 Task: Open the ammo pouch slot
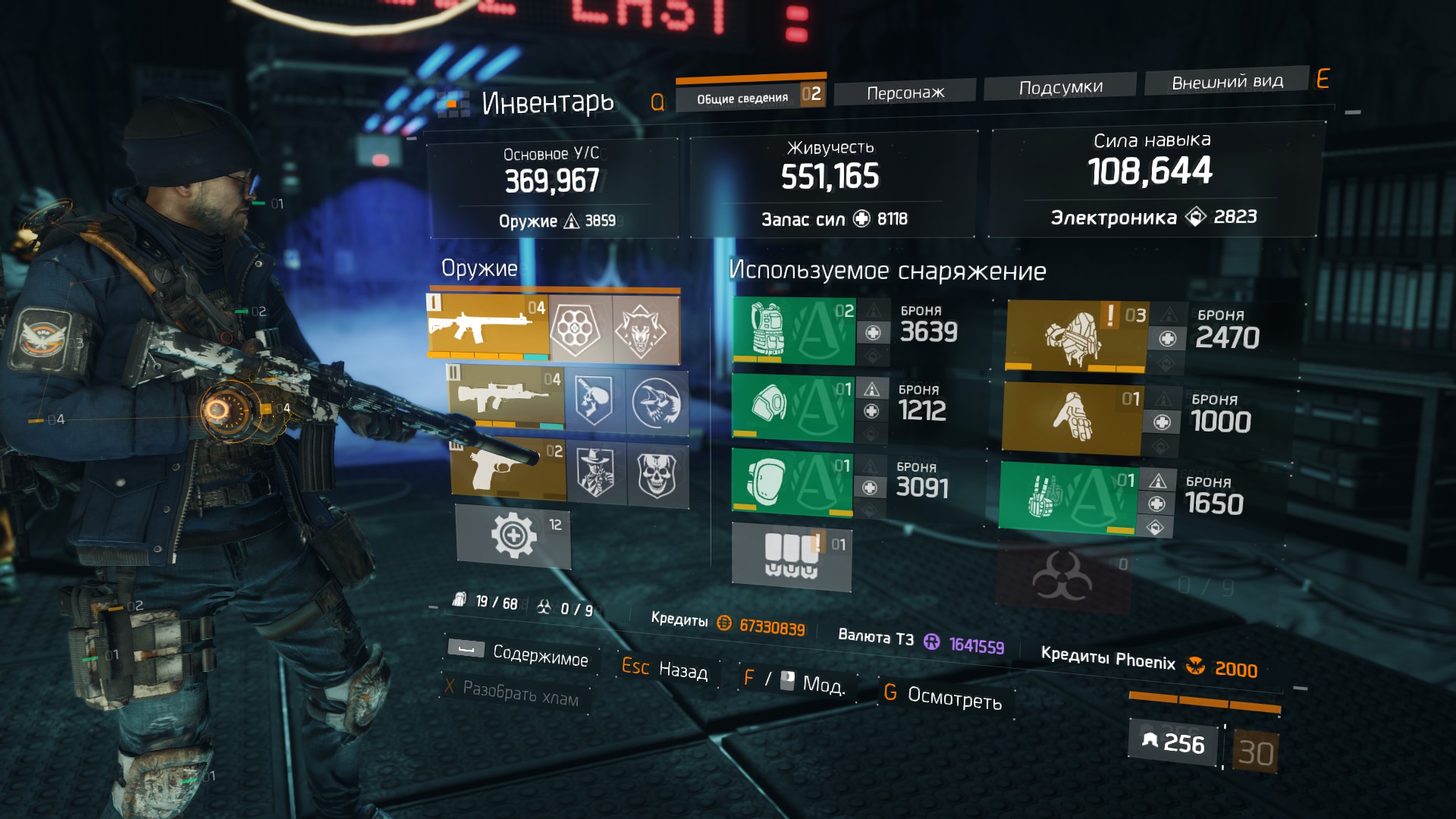point(791,555)
